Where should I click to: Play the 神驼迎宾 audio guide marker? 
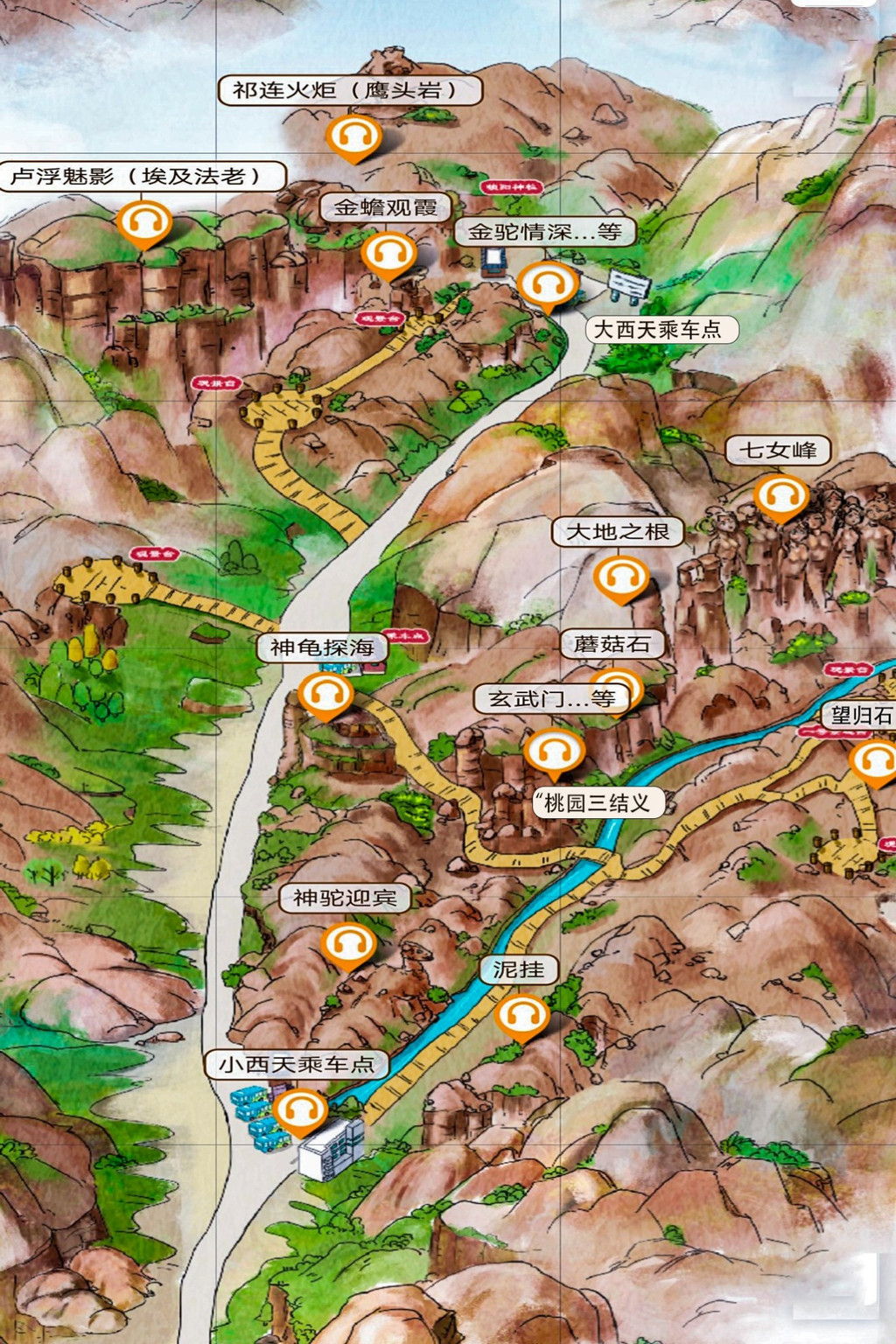coord(348,944)
